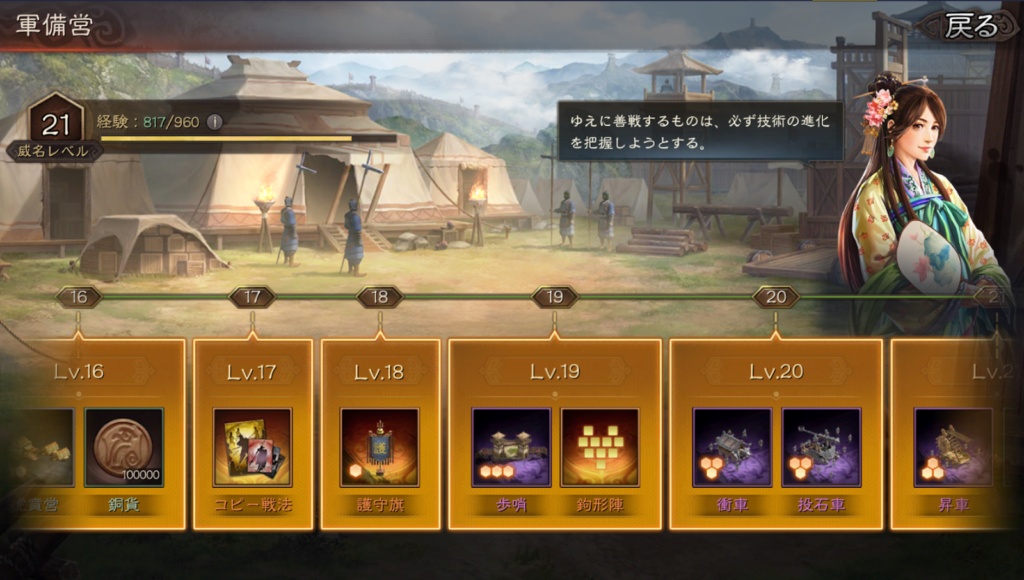This screenshot has height=580, width=1024.
Task: Choose the level 19 timeline node
Action: tap(555, 297)
